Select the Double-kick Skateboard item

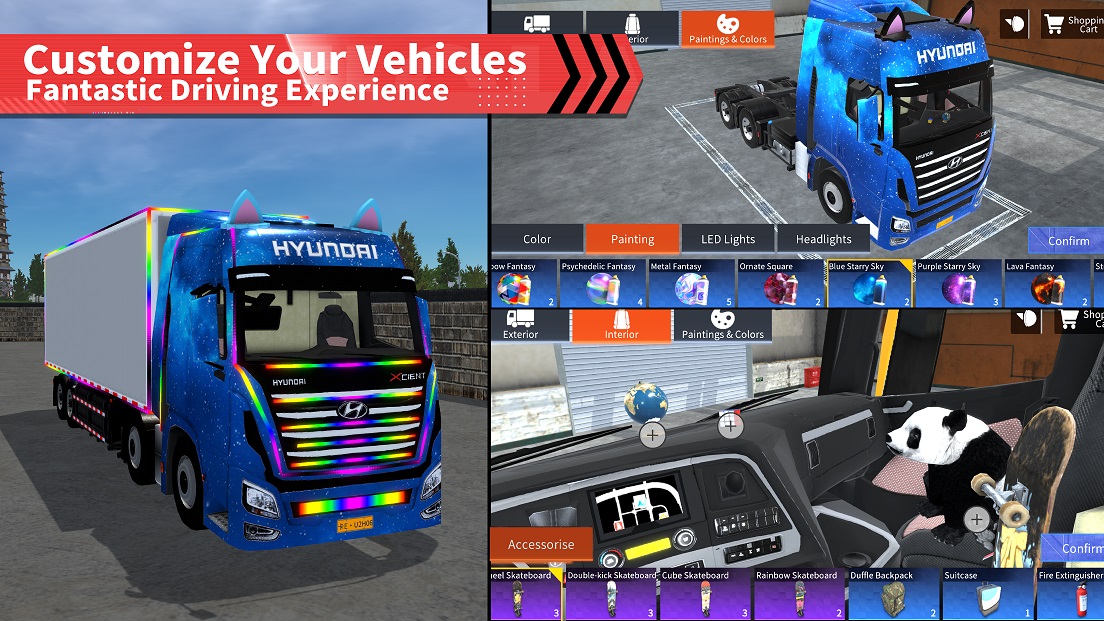[x=612, y=594]
